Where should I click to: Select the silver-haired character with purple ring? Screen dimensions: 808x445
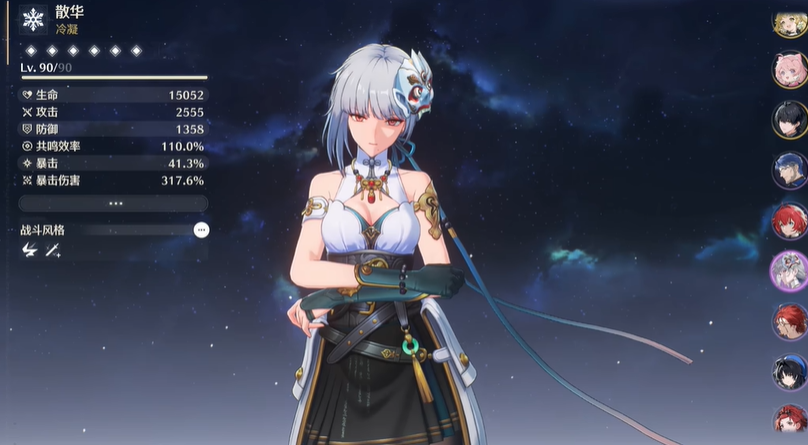pos(788,271)
